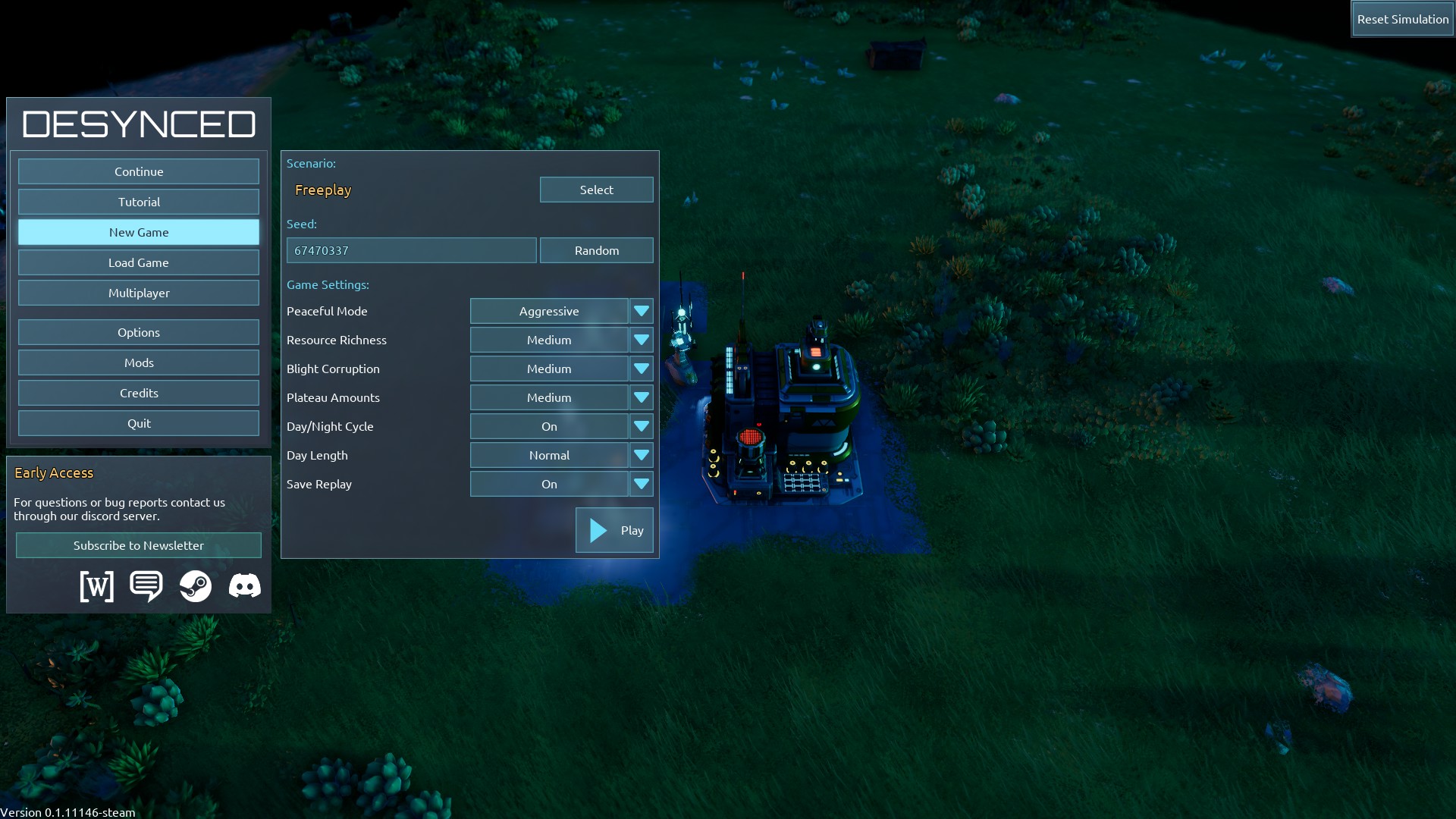Select Multiplayer from the main menu
Screen dimensions: 1456x819
click(139, 293)
